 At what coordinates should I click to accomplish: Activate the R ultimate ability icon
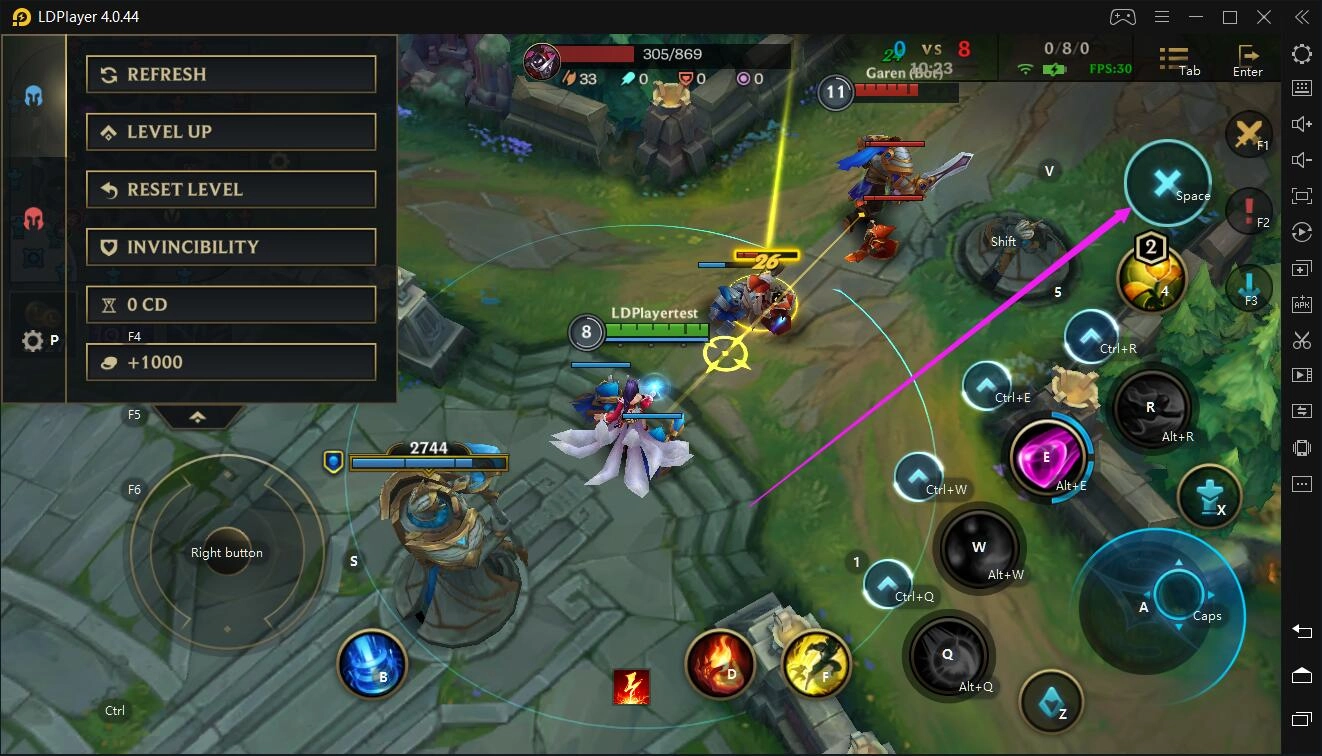1150,408
